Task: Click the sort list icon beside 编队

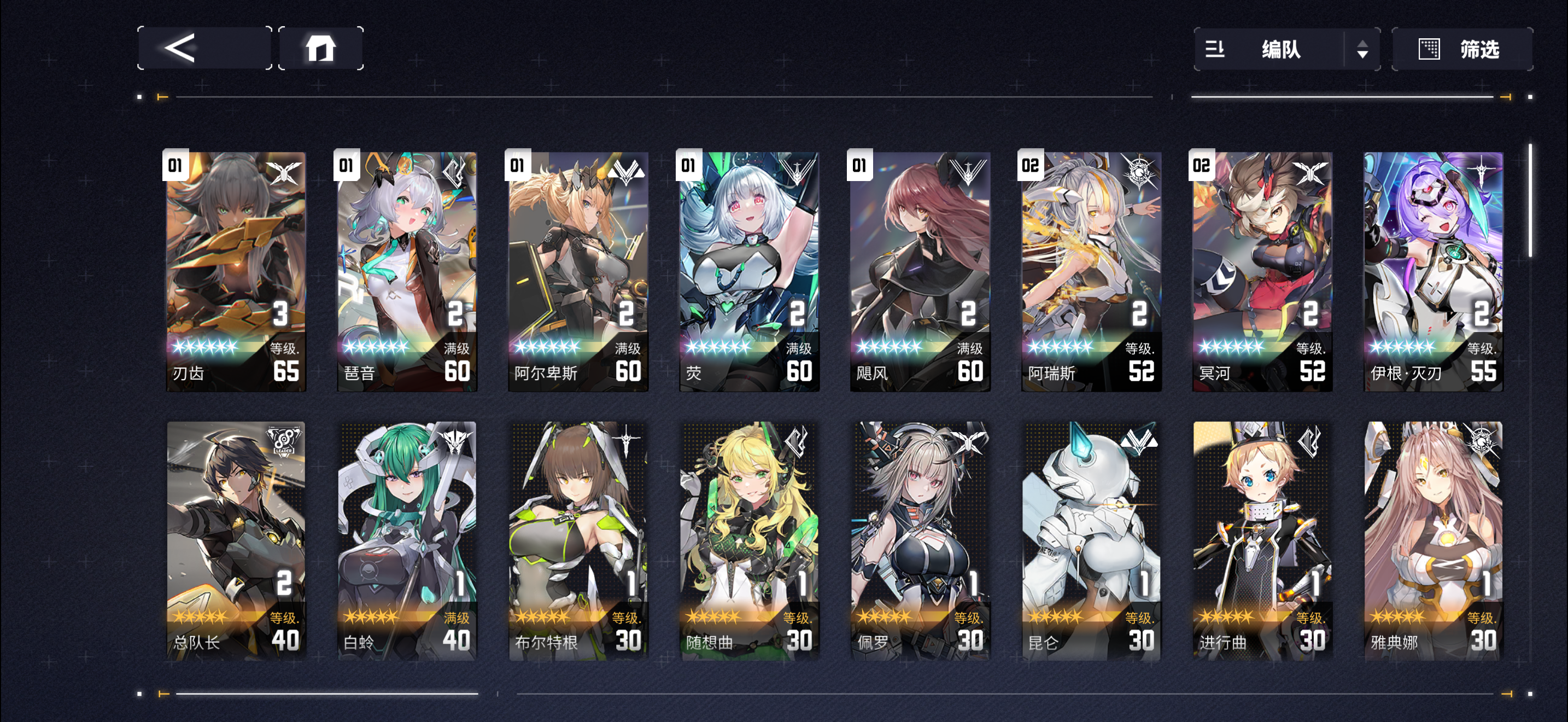Action: (x=1215, y=50)
